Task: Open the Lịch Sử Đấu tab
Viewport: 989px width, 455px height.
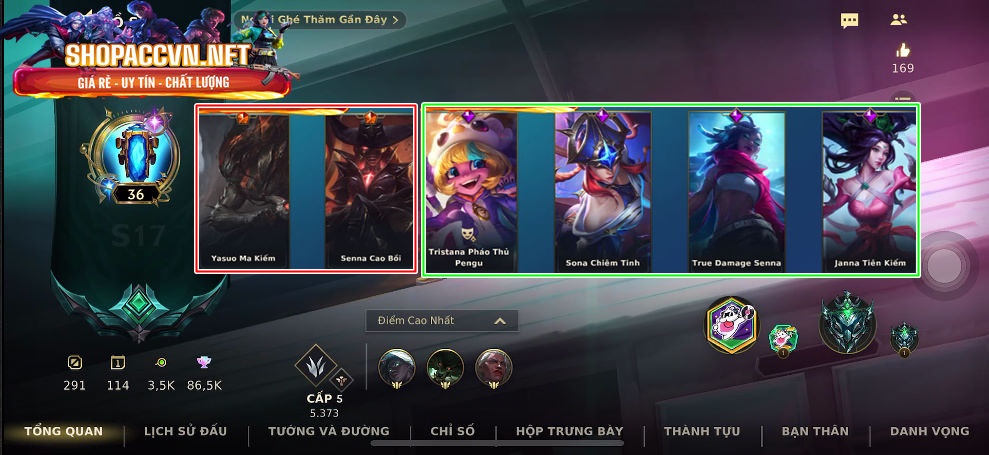Action: click(x=185, y=431)
